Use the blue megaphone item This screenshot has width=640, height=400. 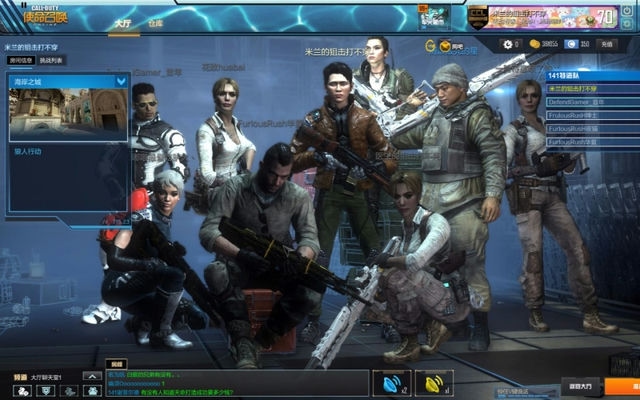(391, 382)
